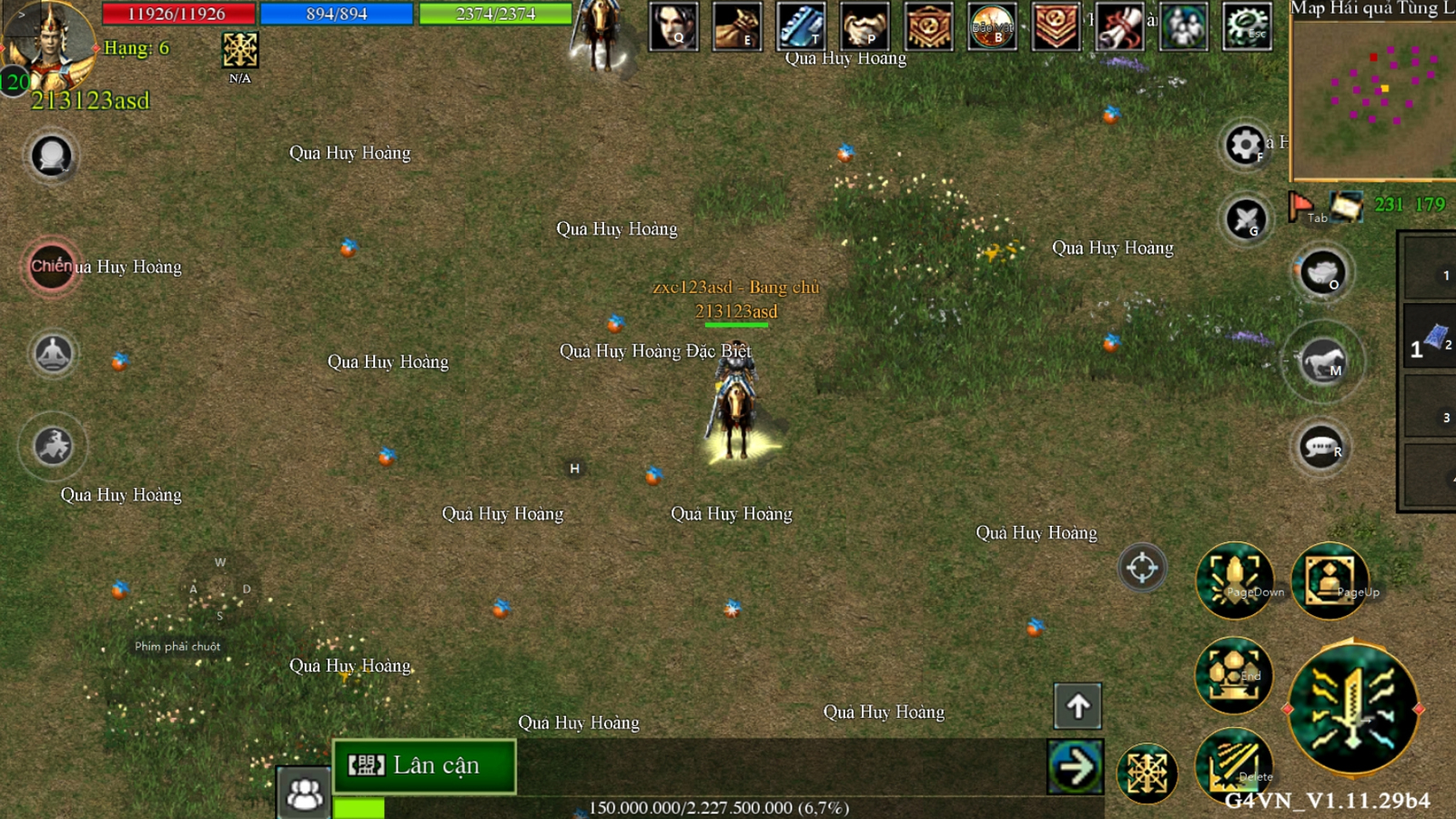Image resolution: width=1456 pixels, height=819 pixels.
Task: Toggle the Chiến combat mode button
Action: tap(52, 267)
